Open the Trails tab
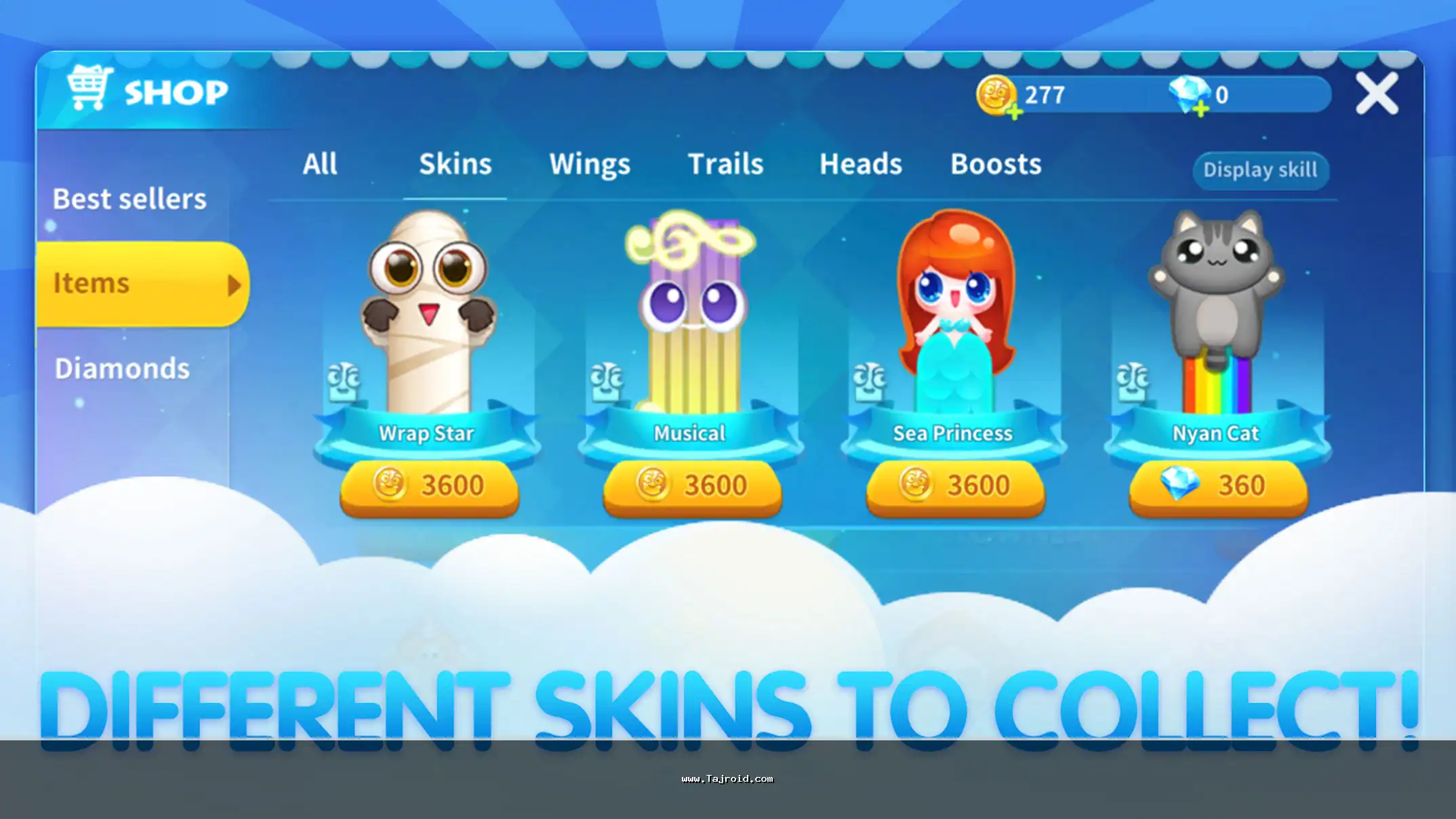The height and width of the screenshot is (819, 1456). 725,164
